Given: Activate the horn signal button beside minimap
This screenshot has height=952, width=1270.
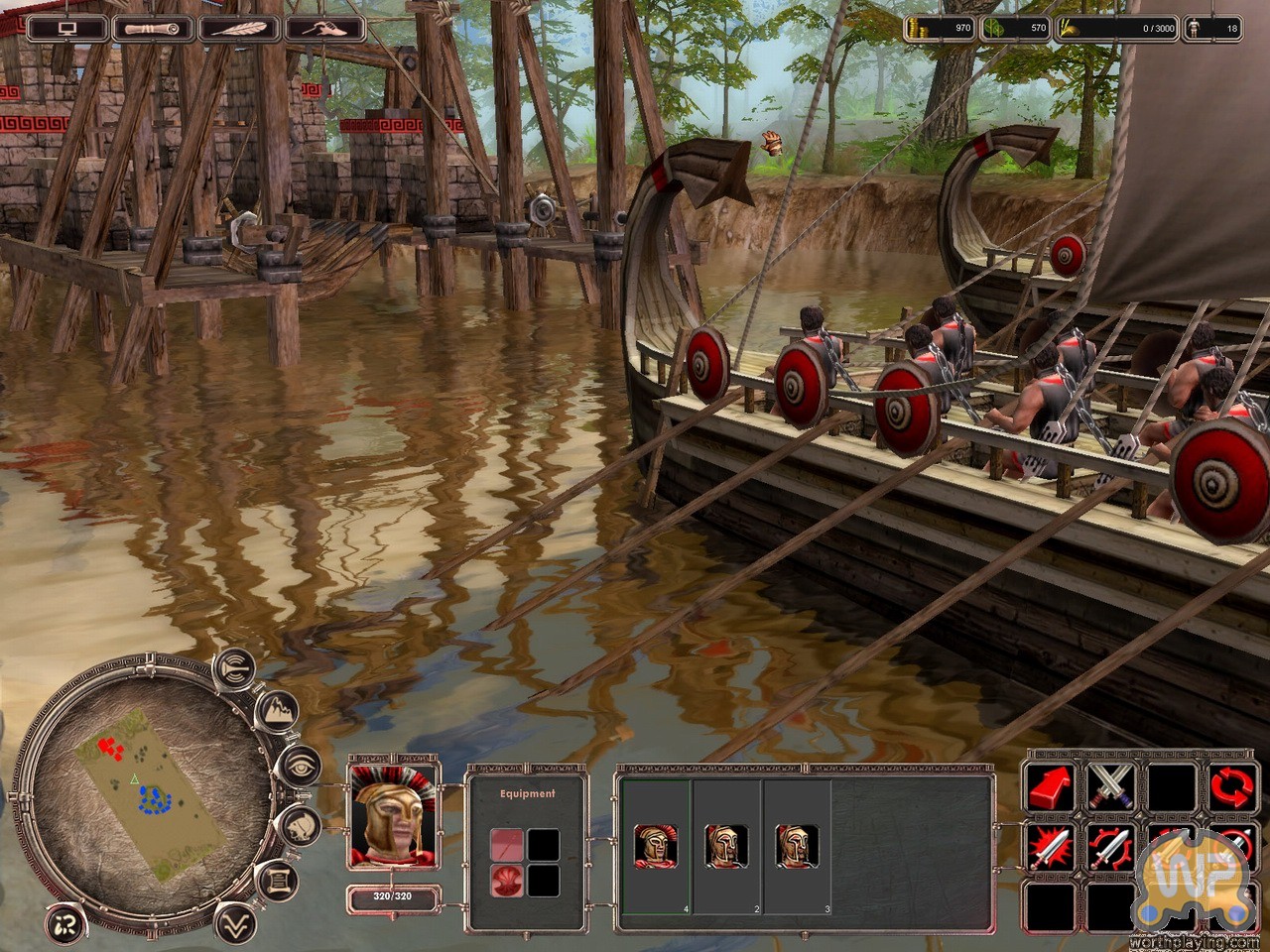Looking at the screenshot, I should point(235,667).
